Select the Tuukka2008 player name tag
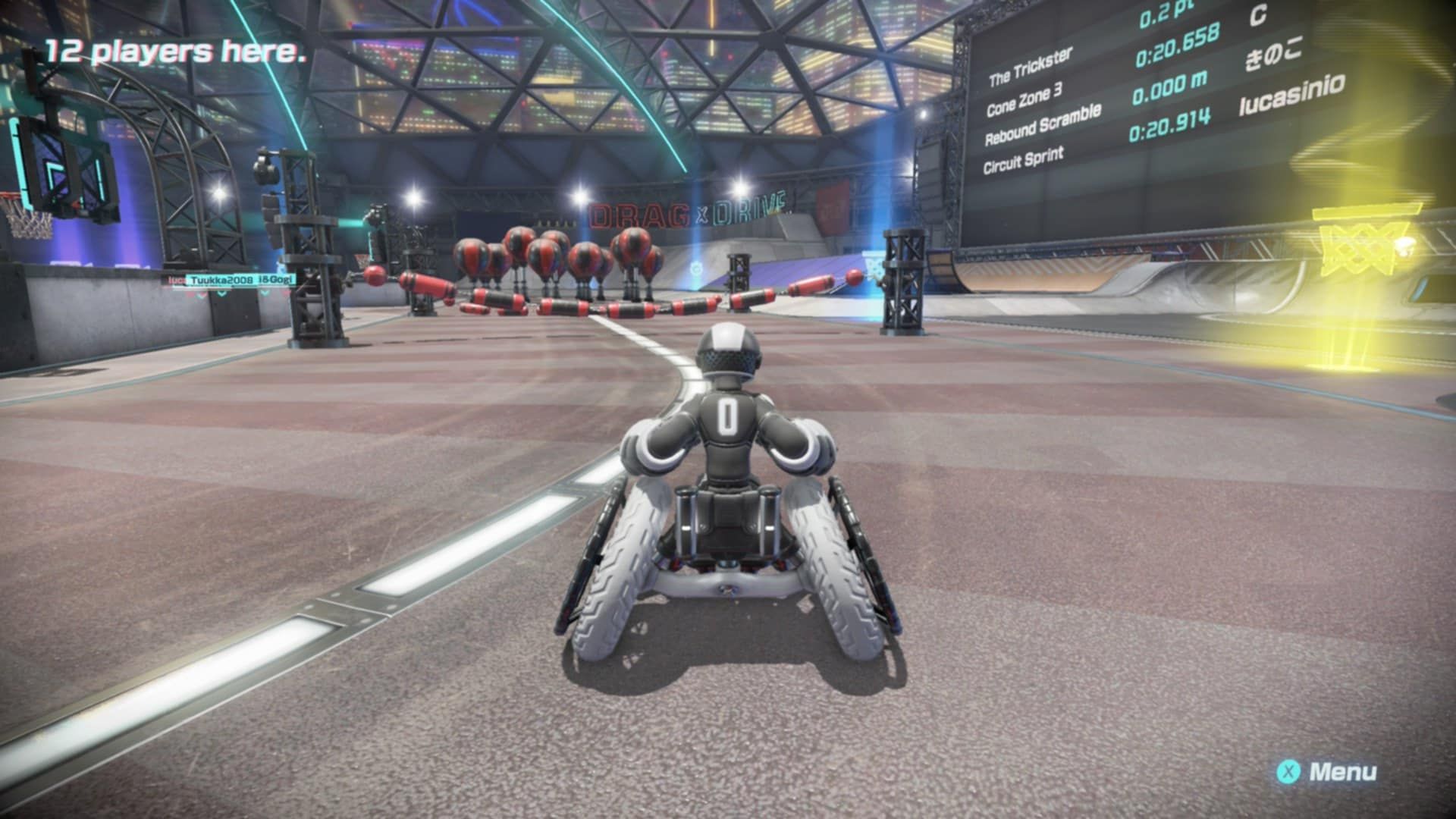The image size is (1456, 819). (221, 280)
